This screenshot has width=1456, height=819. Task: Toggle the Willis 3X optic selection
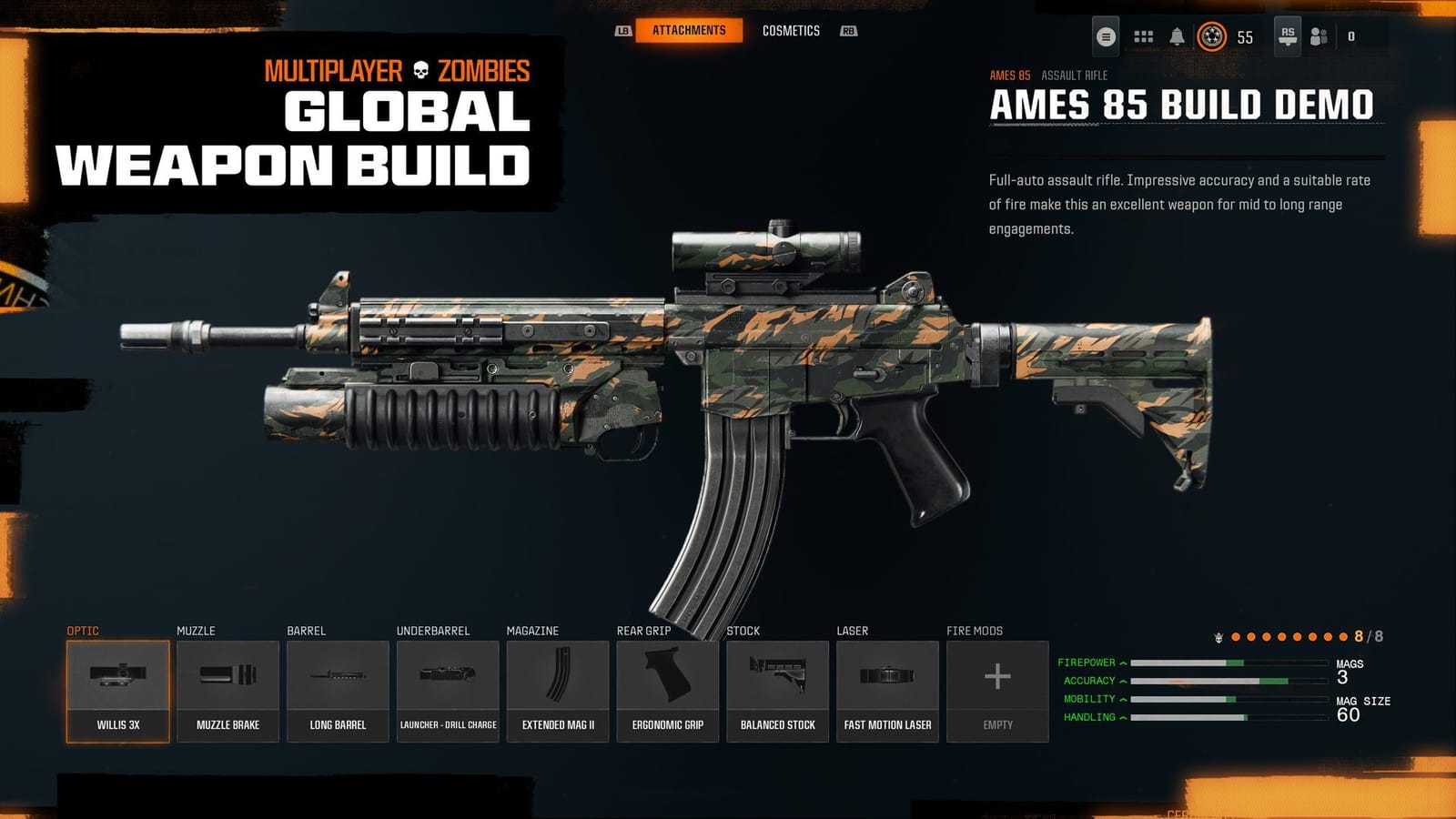(x=117, y=687)
